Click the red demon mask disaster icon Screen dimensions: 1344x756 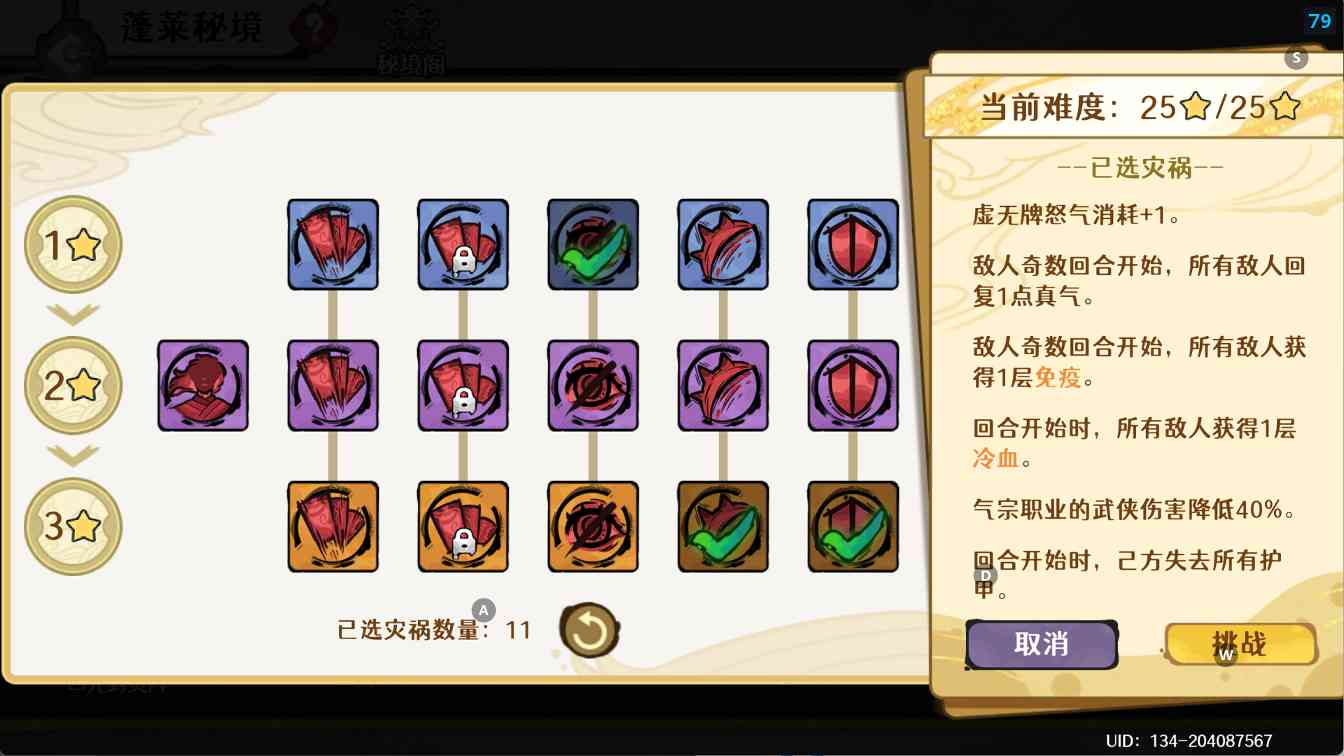[203, 385]
